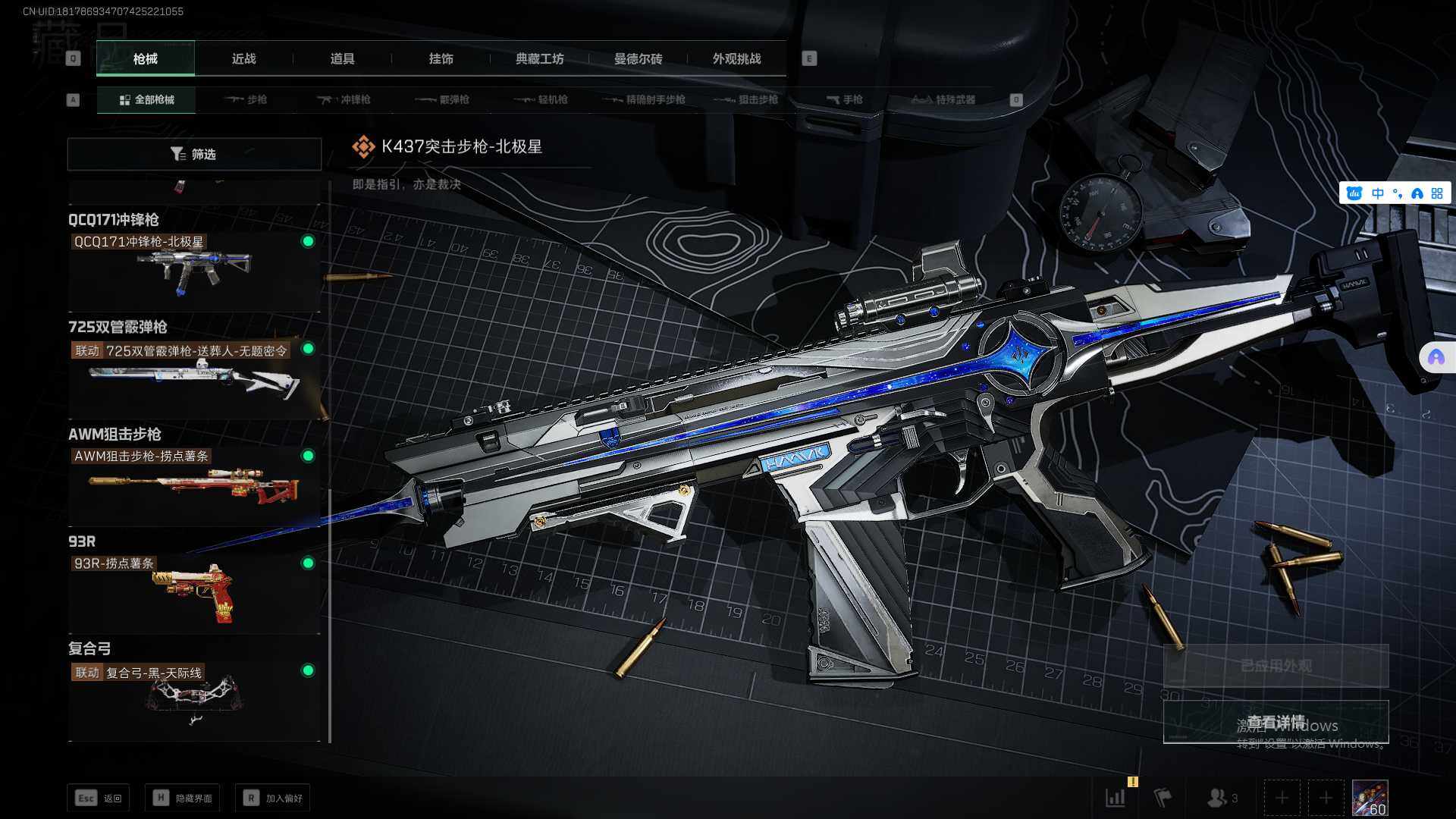Select the 手枪 (pistol) category
This screenshot has height=819, width=1456.
845,99
